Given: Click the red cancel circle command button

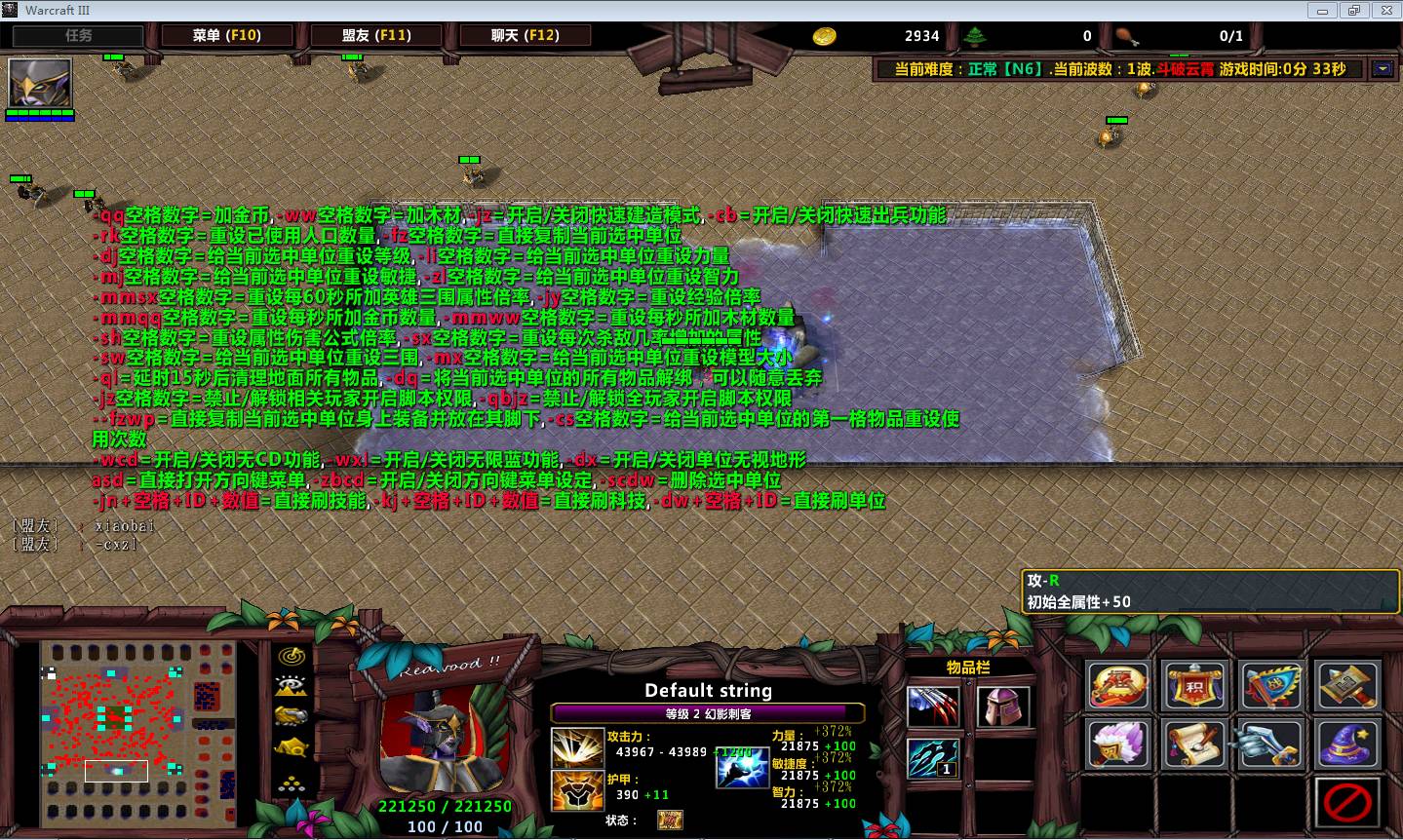Looking at the screenshot, I should (1346, 802).
